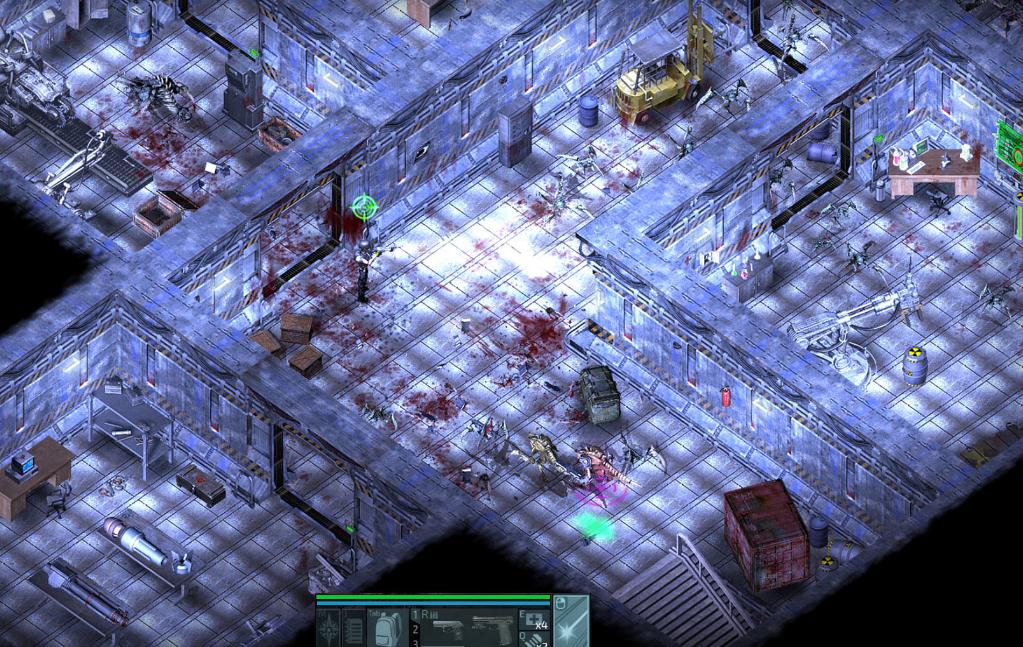This screenshot has width=1023, height=647.
Task: Select the dual pistols weapon slot
Action: coord(468,628)
